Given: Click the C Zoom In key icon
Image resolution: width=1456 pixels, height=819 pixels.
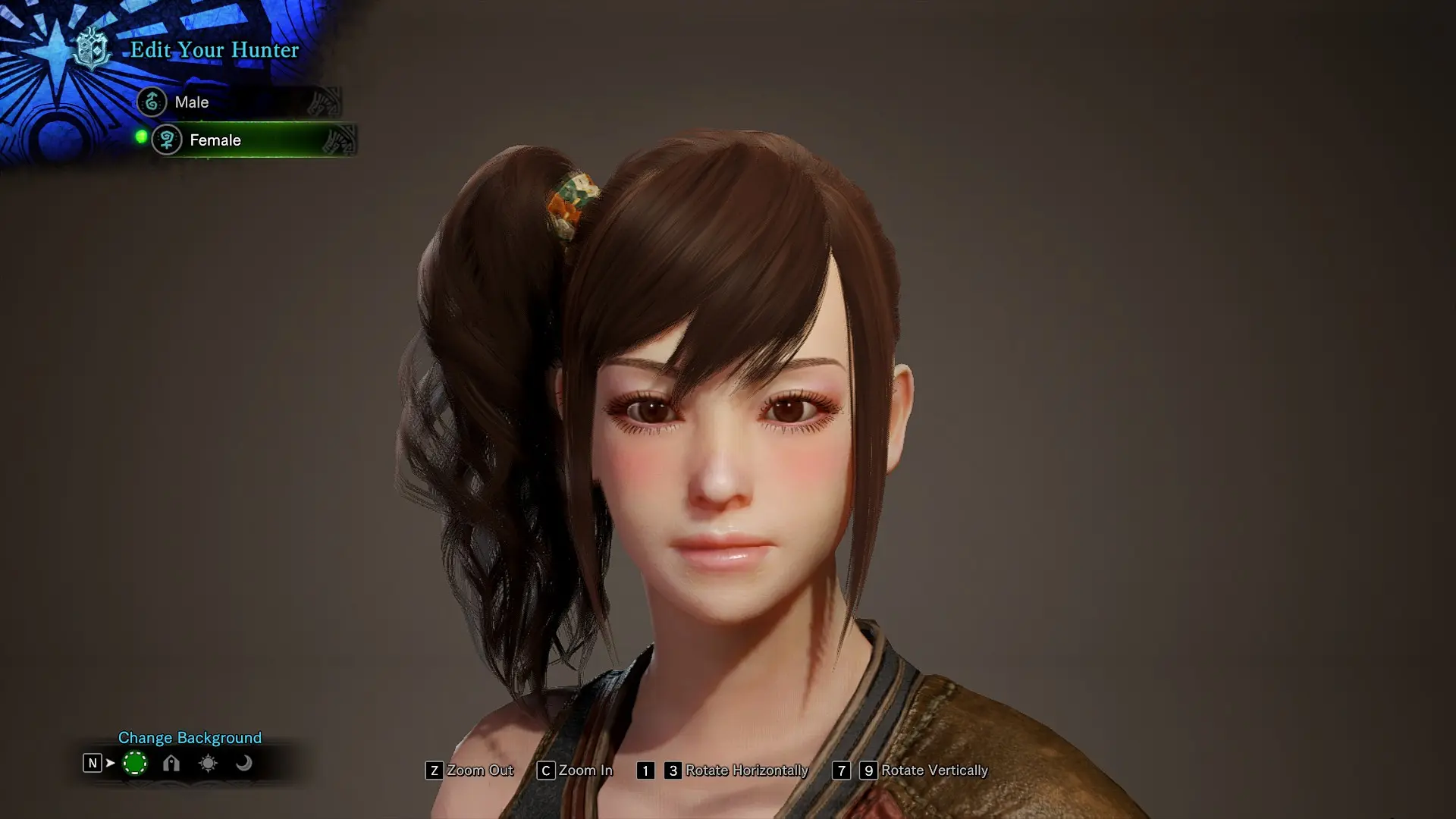Looking at the screenshot, I should [x=544, y=770].
